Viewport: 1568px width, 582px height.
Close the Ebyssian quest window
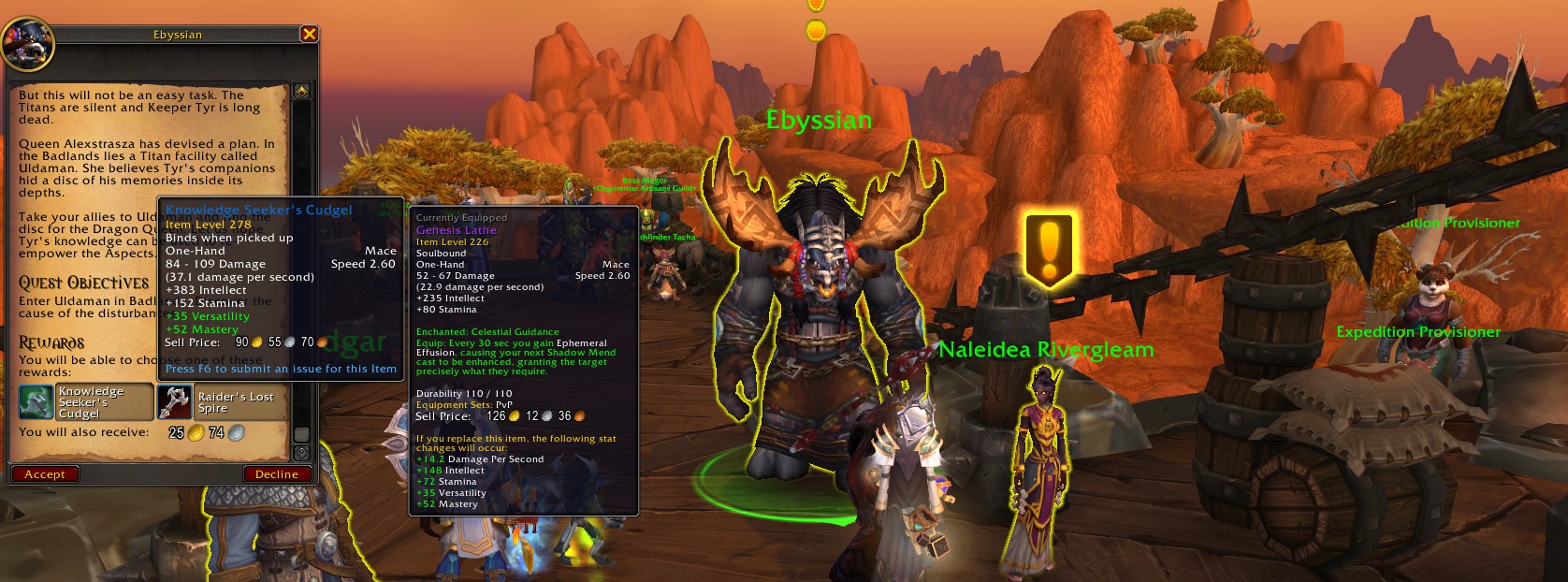click(310, 35)
